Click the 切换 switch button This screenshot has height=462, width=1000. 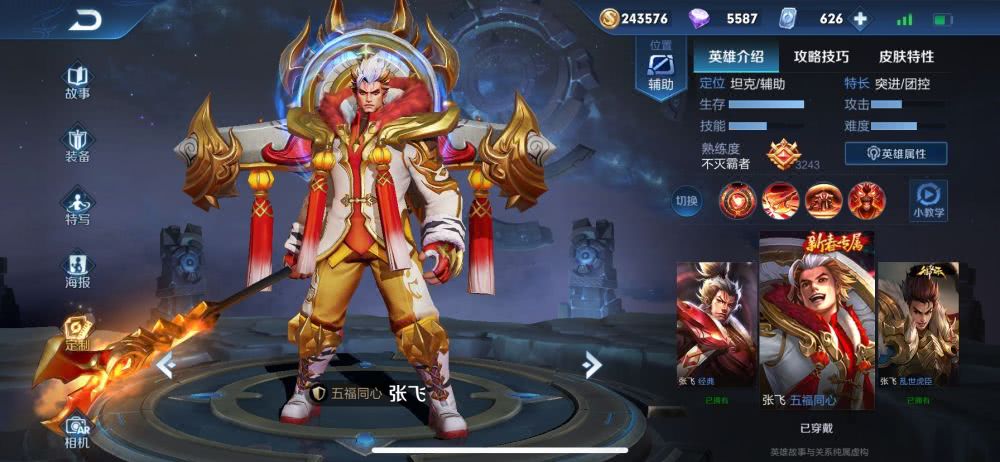tap(687, 201)
